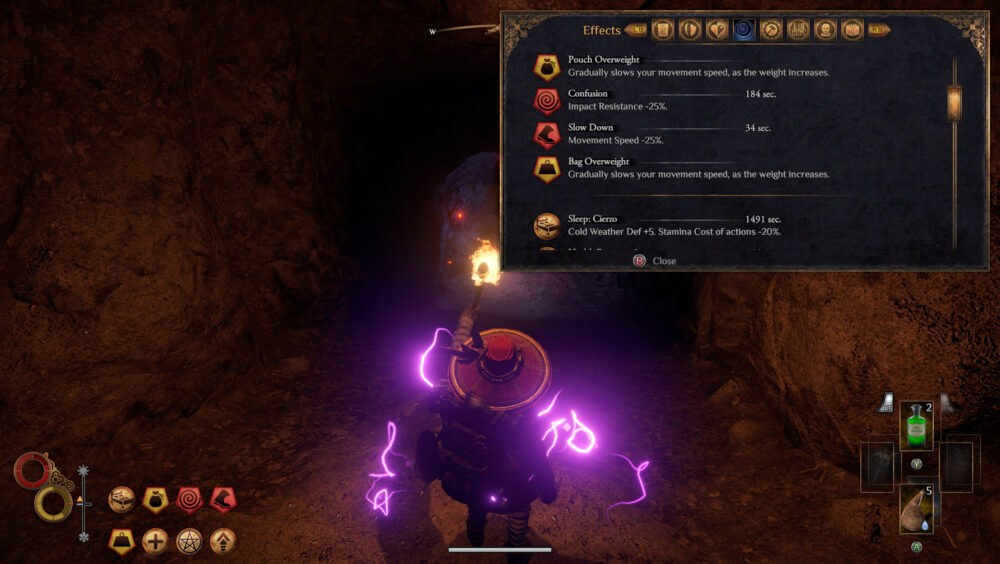Click the upward-arrow buff HUD icon
This screenshot has width=1000, height=564.
(223, 542)
